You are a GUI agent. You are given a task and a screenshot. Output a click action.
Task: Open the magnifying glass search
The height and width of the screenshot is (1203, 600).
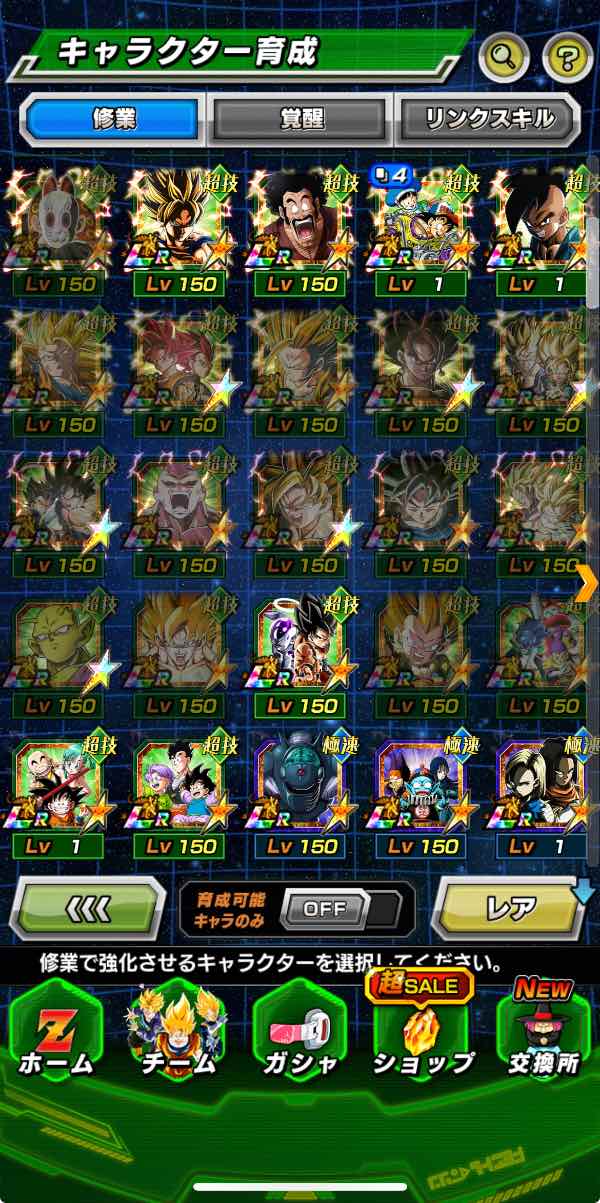click(503, 59)
